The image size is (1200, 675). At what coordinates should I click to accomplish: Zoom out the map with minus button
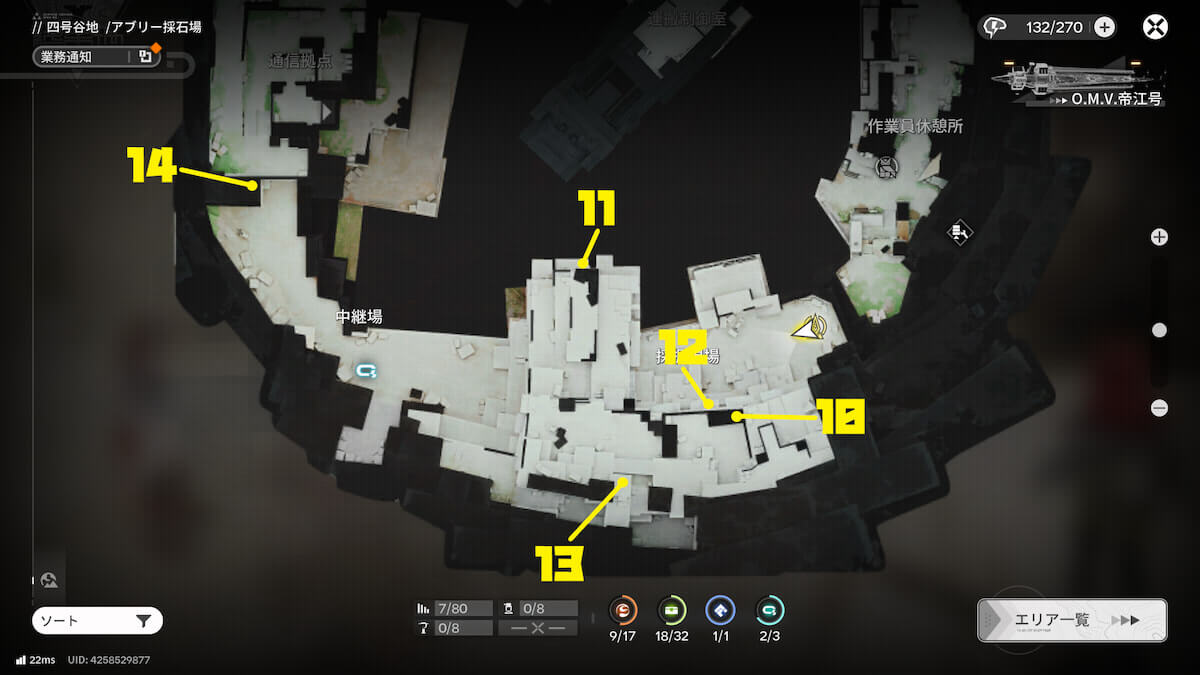[x=1159, y=408]
